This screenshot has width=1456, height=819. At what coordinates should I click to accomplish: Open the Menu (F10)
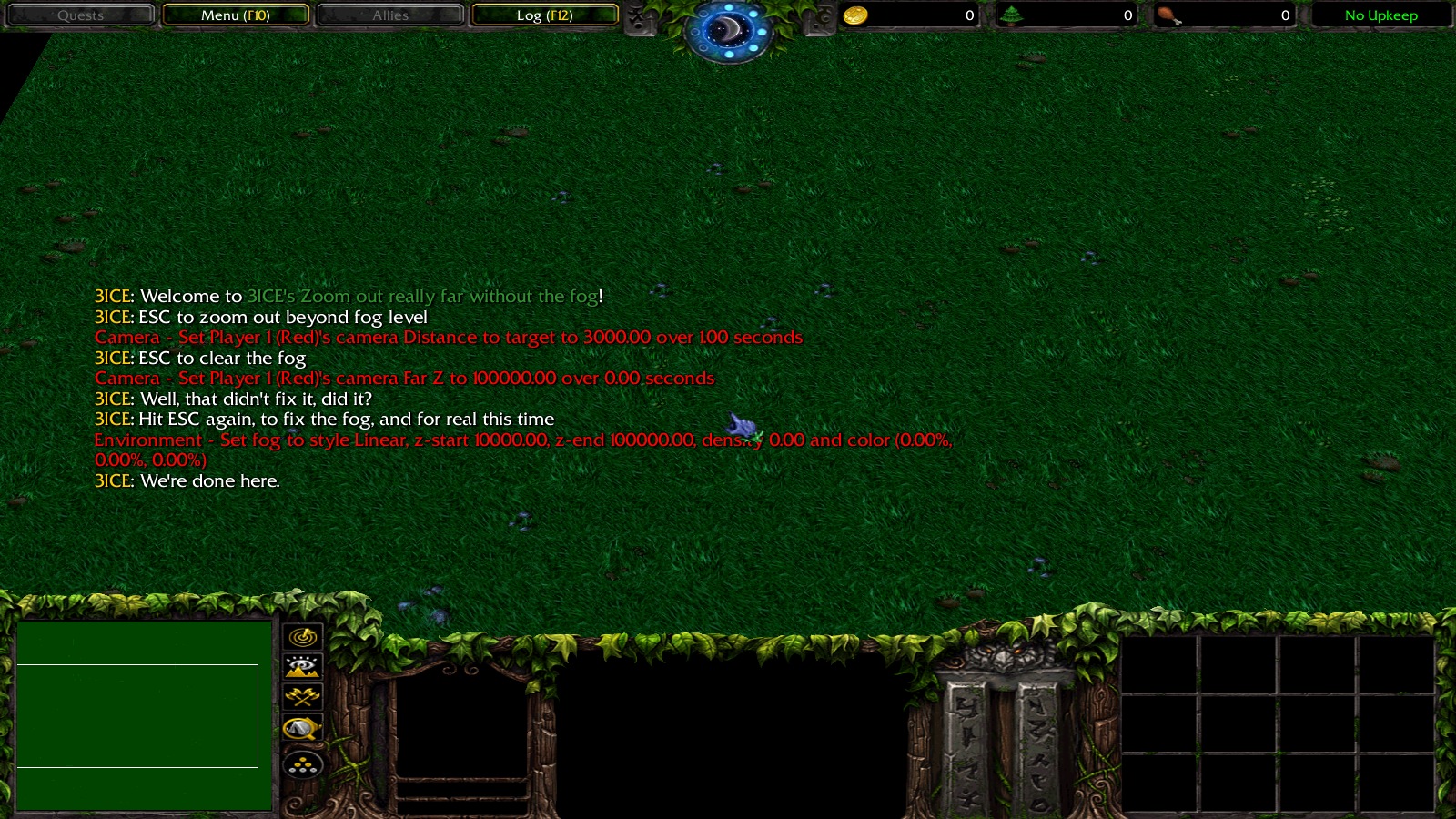point(236,15)
